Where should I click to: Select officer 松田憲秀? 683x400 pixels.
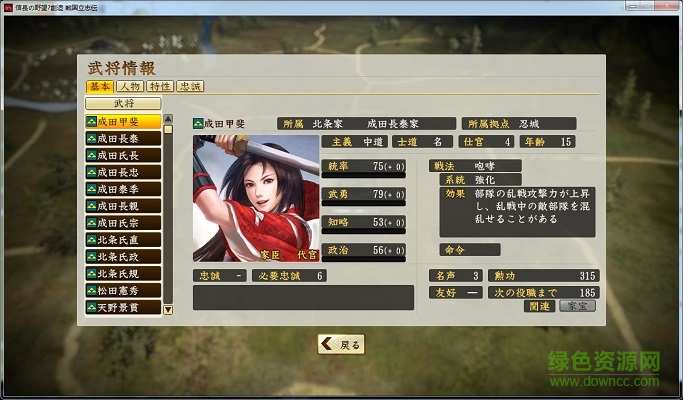[x=123, y=290]
